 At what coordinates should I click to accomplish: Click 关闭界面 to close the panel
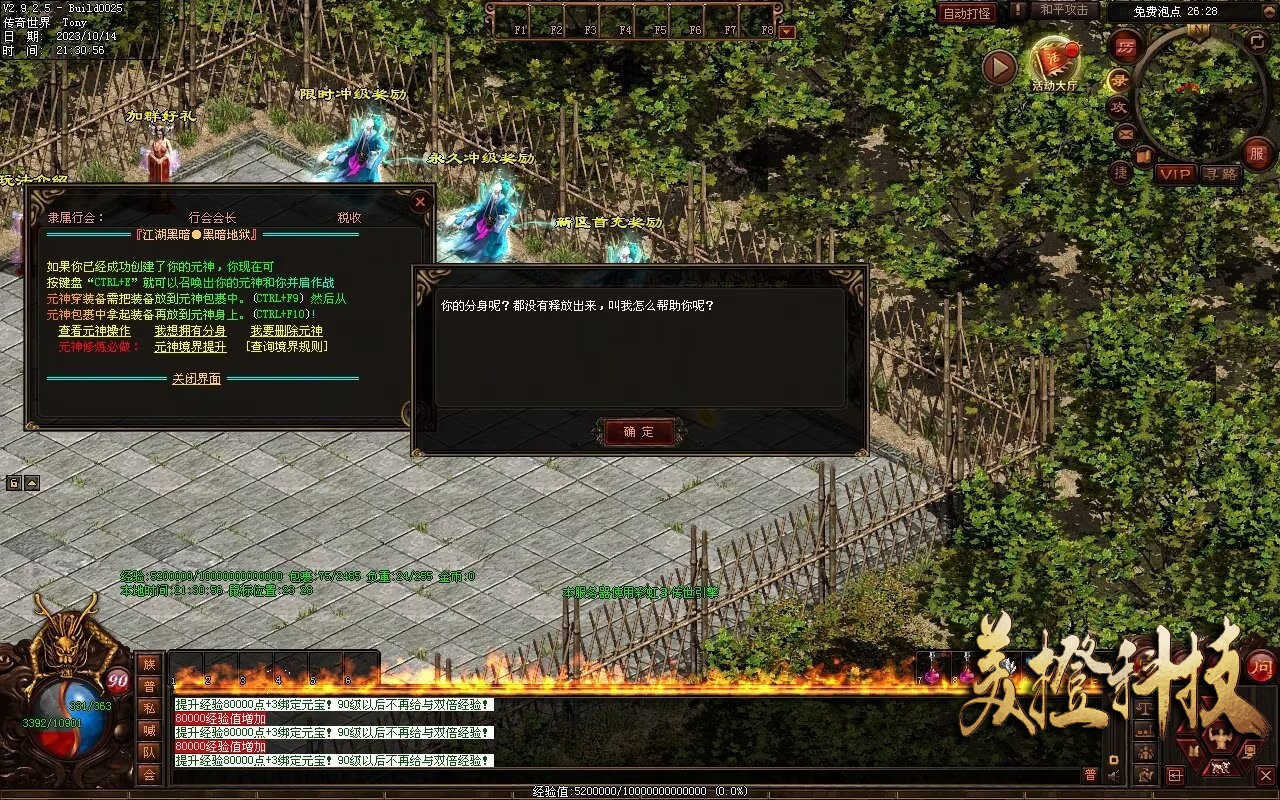coord(196,379)
